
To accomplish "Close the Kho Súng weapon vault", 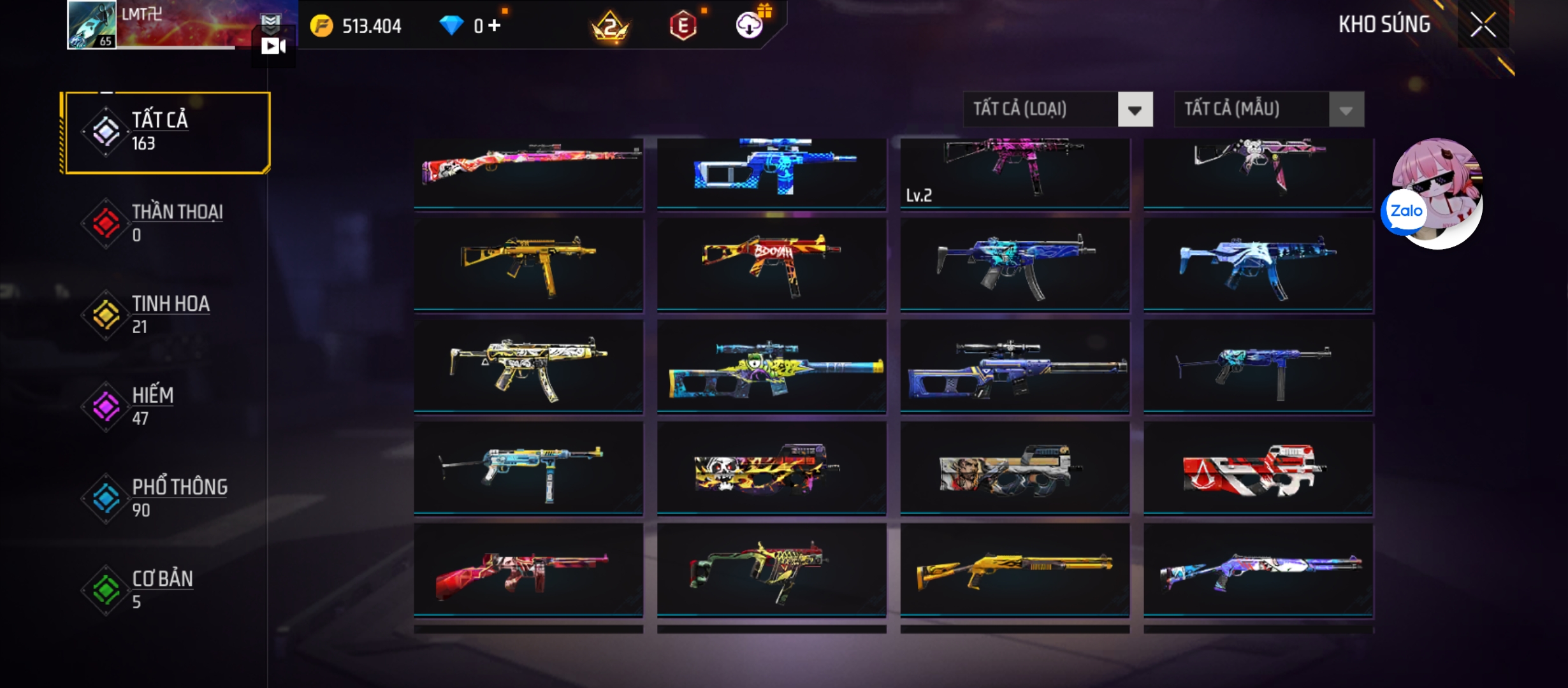I will (x=1483, y=25).
